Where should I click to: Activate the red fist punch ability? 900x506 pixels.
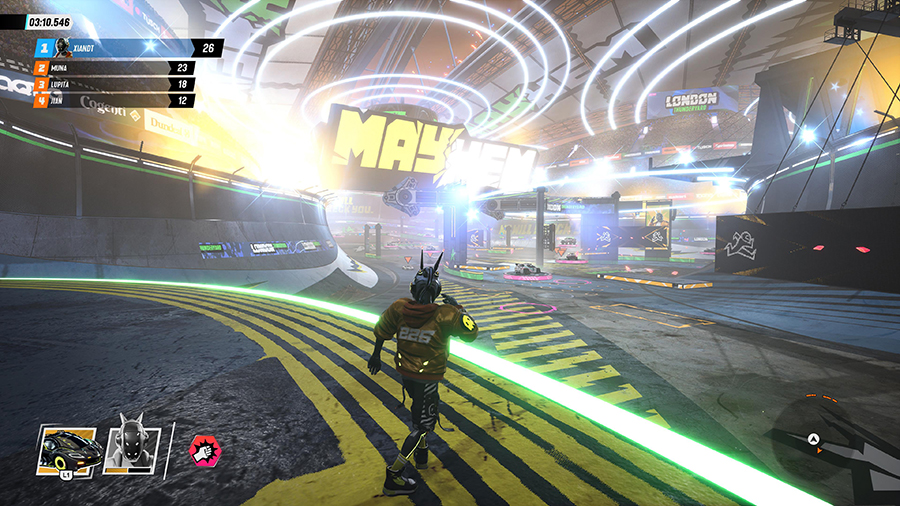point(205,451)
